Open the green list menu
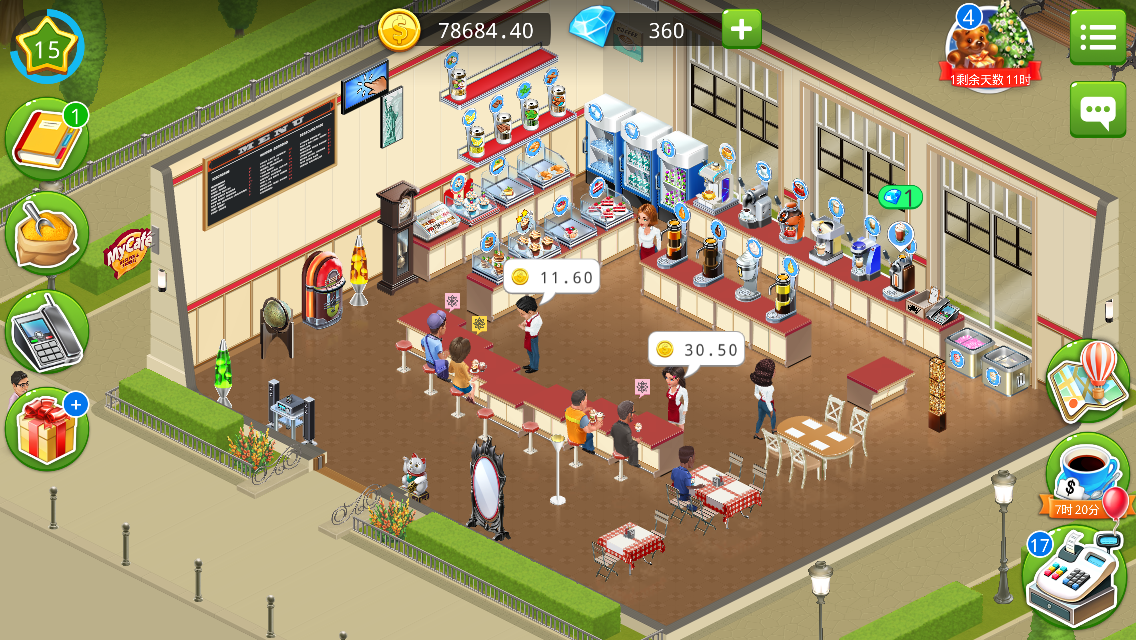Image resolution: width=1136 pixels, height=640 pixels. (x=1097, y=38)
